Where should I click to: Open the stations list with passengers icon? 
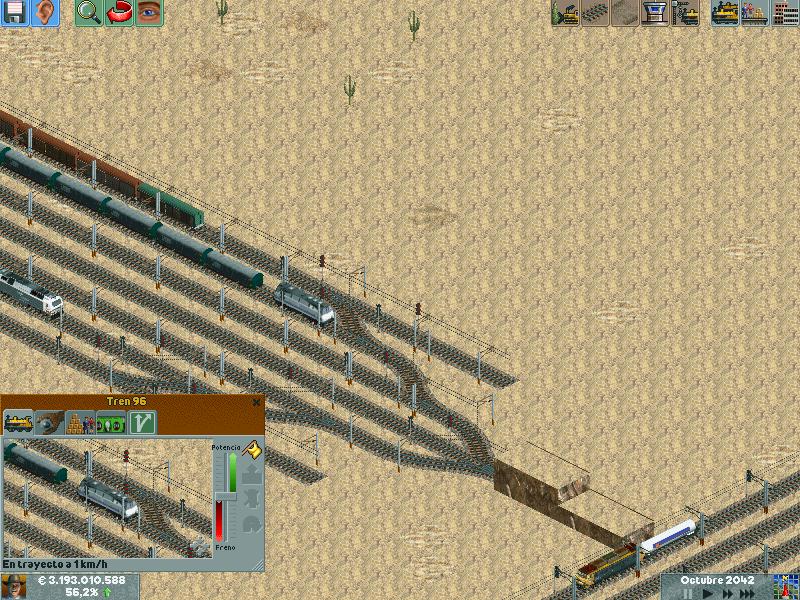tap(755, 13)
